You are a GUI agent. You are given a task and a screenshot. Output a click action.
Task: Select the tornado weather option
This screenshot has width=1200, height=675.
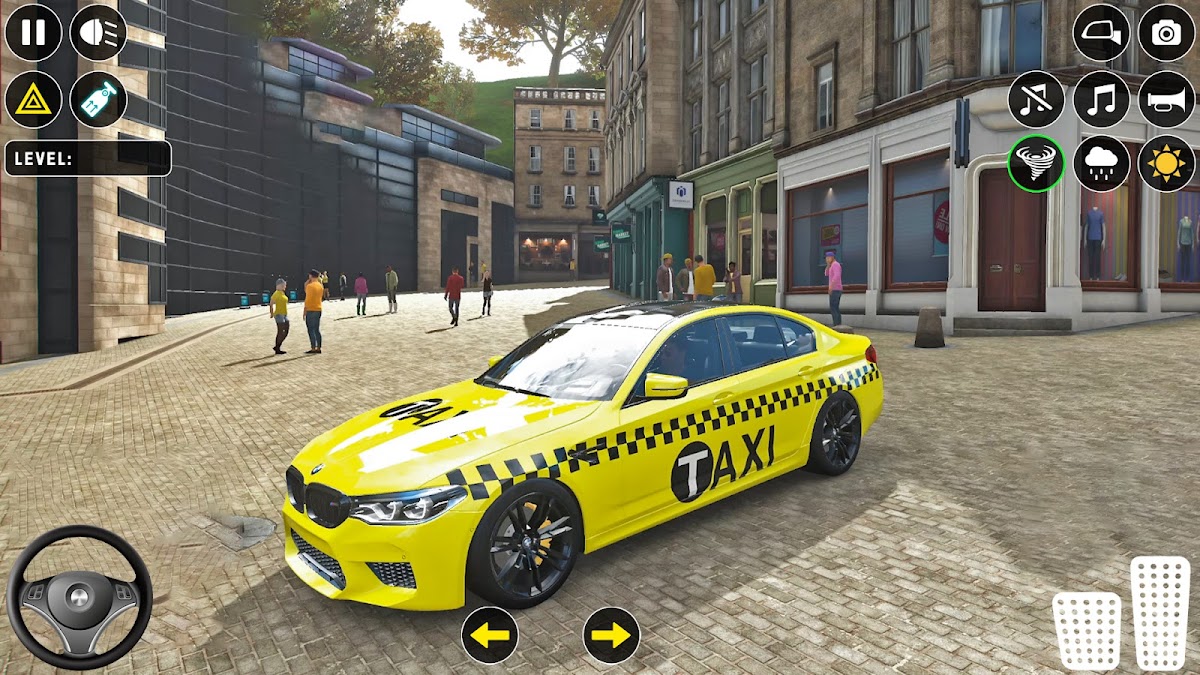pyautogui.click(x=1036, y=163)
